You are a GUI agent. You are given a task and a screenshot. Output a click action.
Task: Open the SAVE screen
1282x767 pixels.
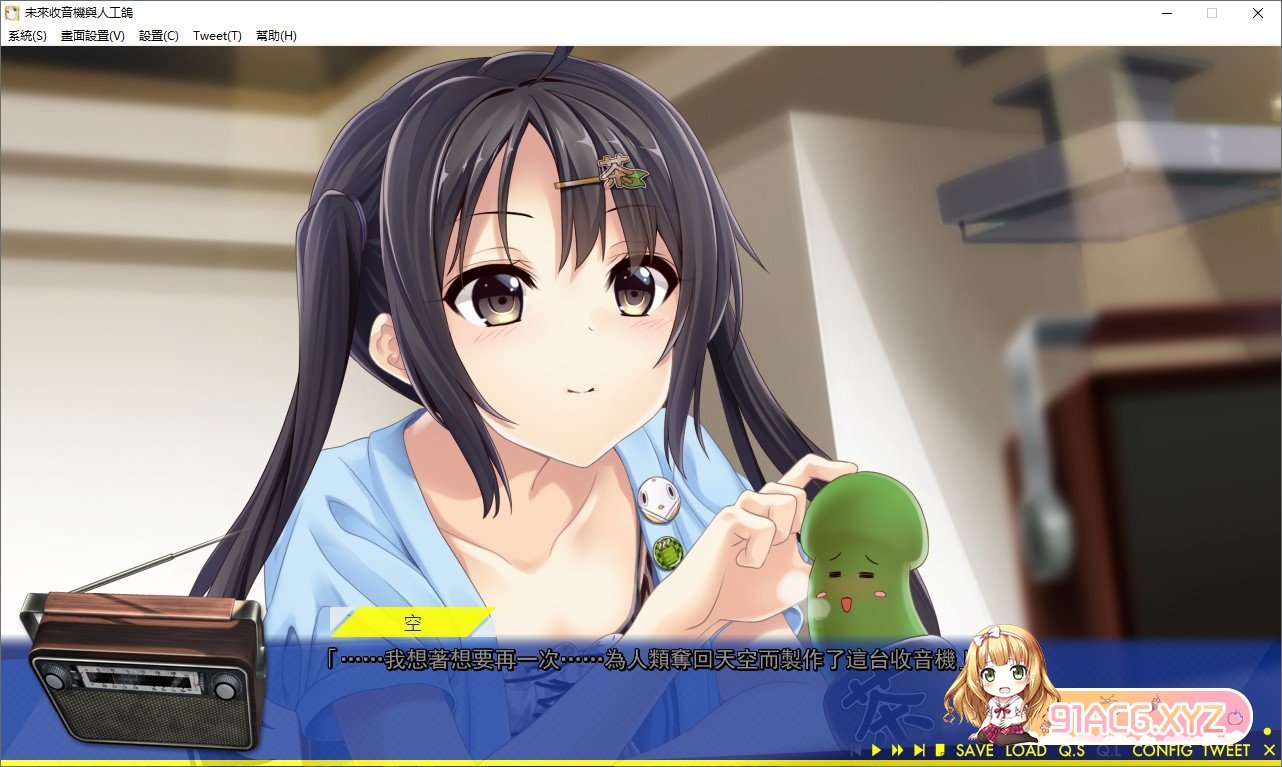(975, 750)
